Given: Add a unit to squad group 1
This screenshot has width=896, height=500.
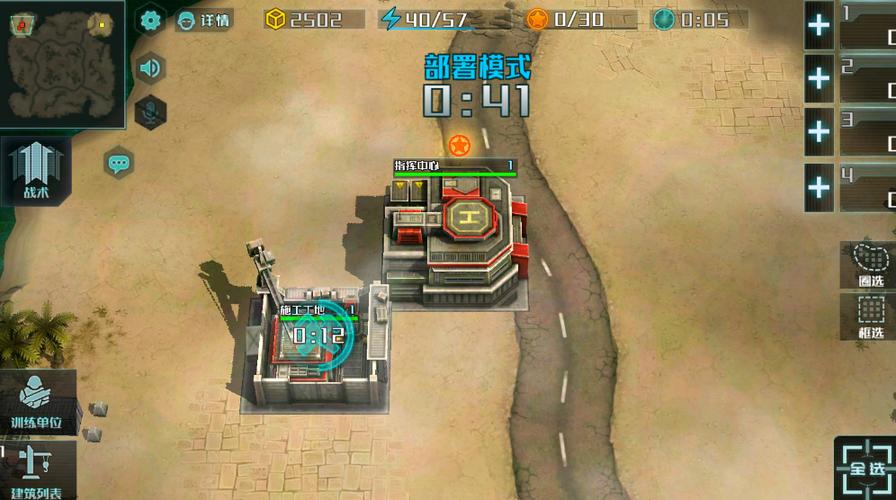Looking at the screenshot, I should click(x=819, y=25).
